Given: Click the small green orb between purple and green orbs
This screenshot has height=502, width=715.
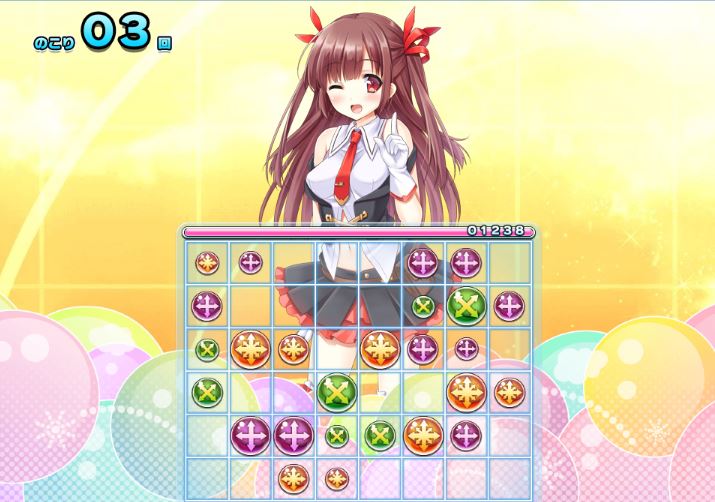Looking at the screenshot, I should click(x=337, y=436).
